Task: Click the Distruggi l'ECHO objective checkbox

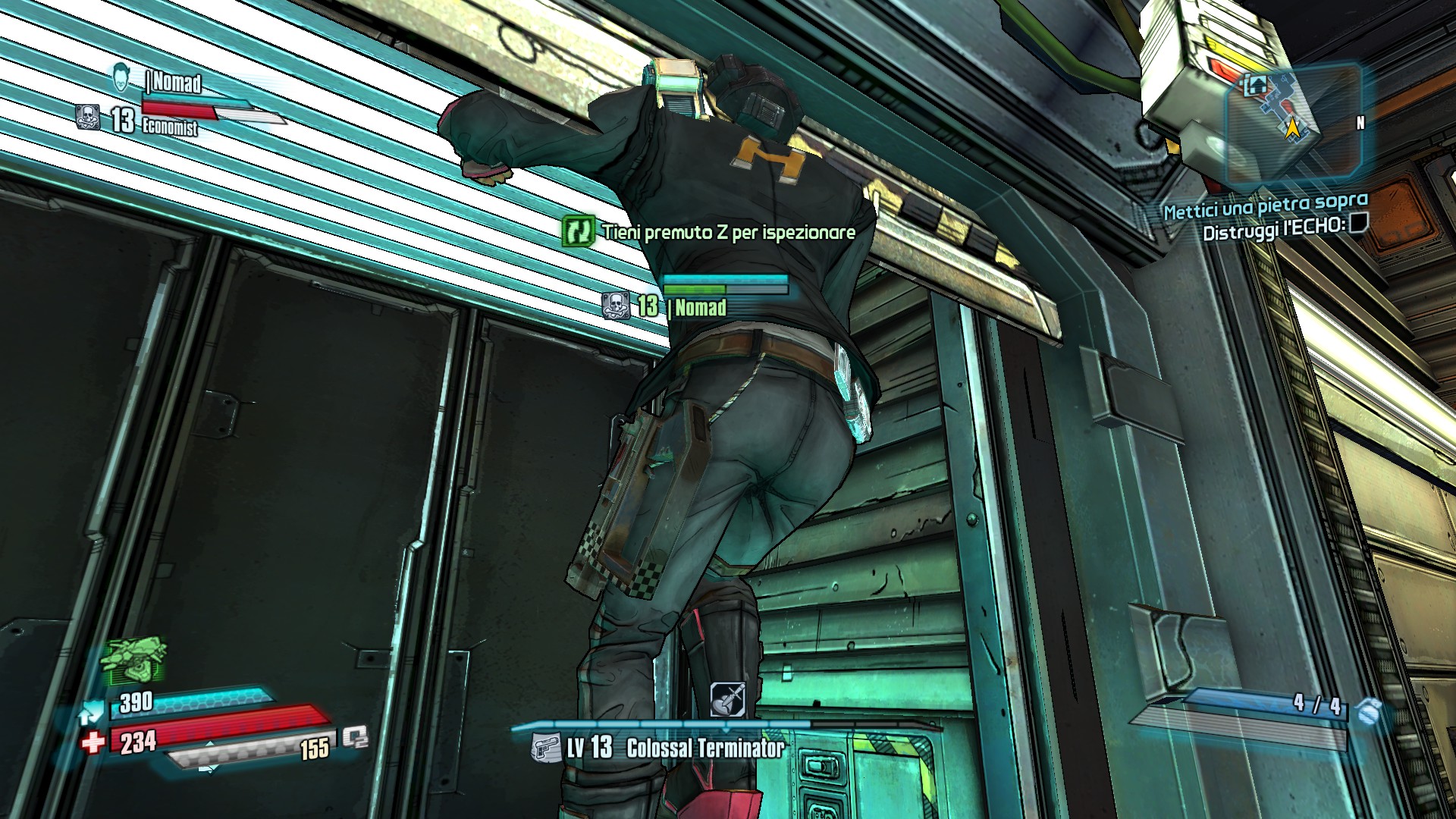Action: pyautogui.click(x=1358, y=223)
